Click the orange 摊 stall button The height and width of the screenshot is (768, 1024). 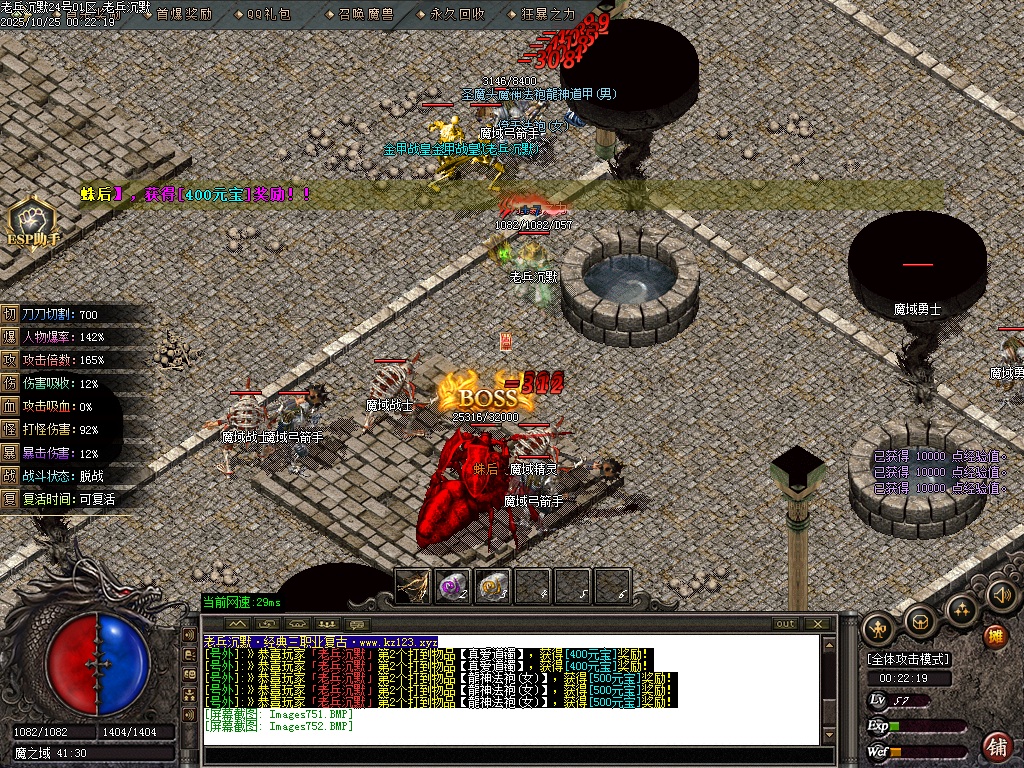(x=995, y=636)
